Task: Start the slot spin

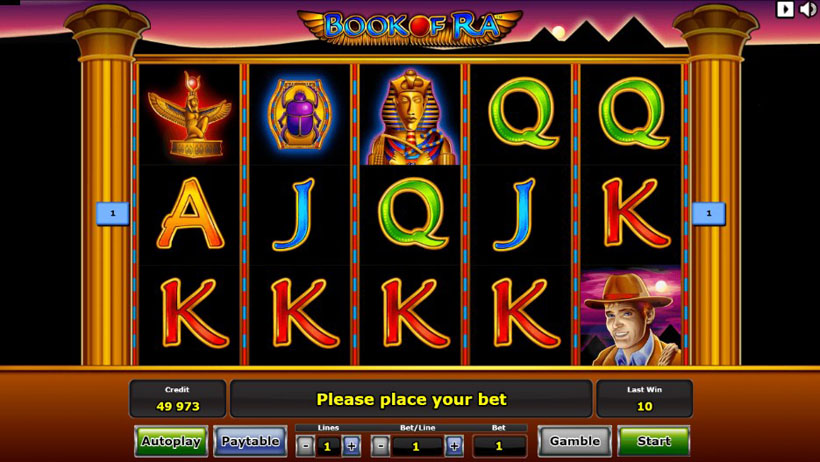Action: pyautogui.click(x=654, y=441)
